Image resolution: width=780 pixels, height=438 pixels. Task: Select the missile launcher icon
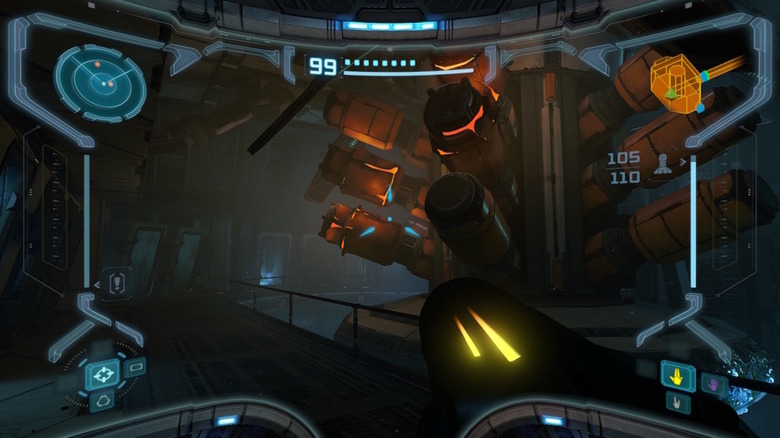(x=662, y=167)
